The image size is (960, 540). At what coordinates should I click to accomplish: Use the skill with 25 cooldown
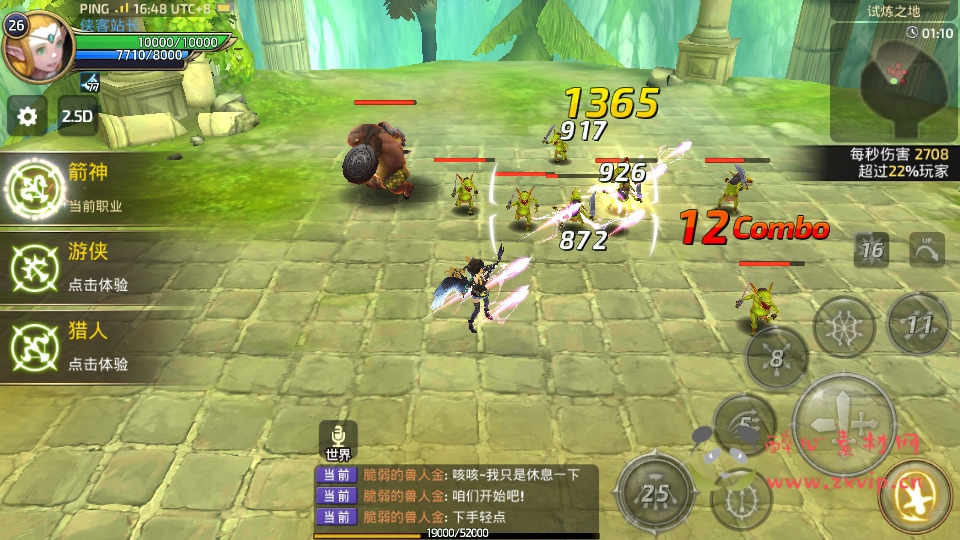pyautogui.click(x=654, y=492)
